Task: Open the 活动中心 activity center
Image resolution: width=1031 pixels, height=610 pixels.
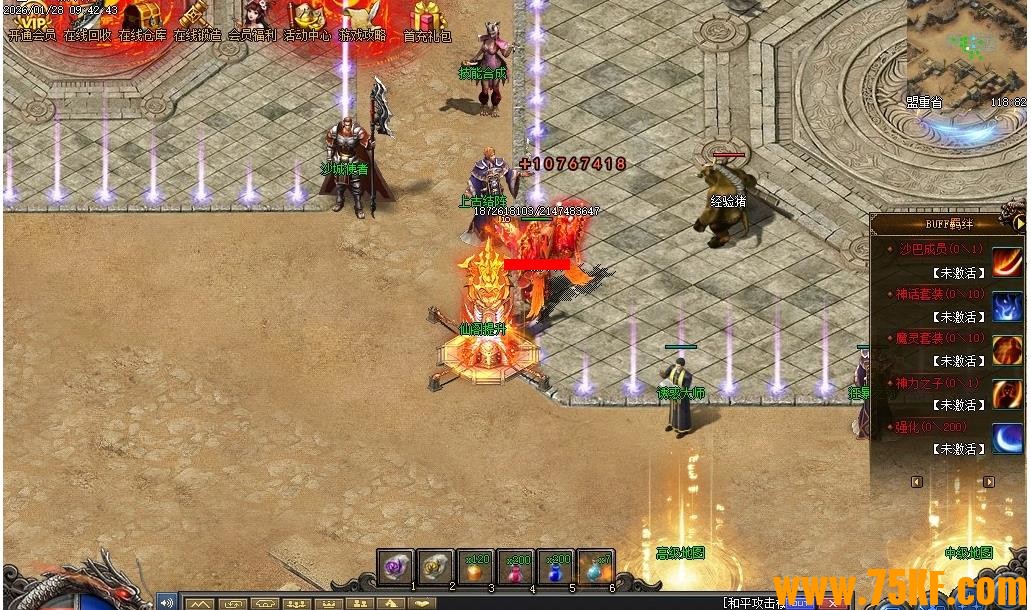Action: [x=307, y=20]
